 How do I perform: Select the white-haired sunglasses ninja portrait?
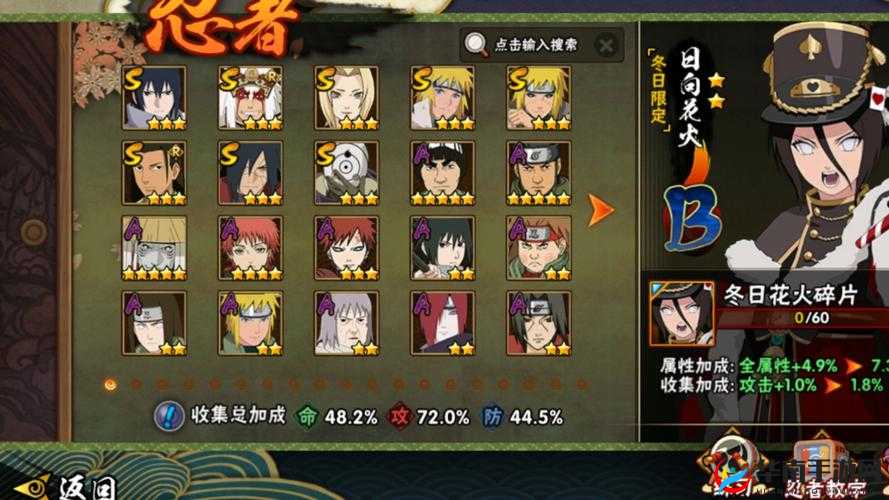pyautogui.click(x=153, y=246)
